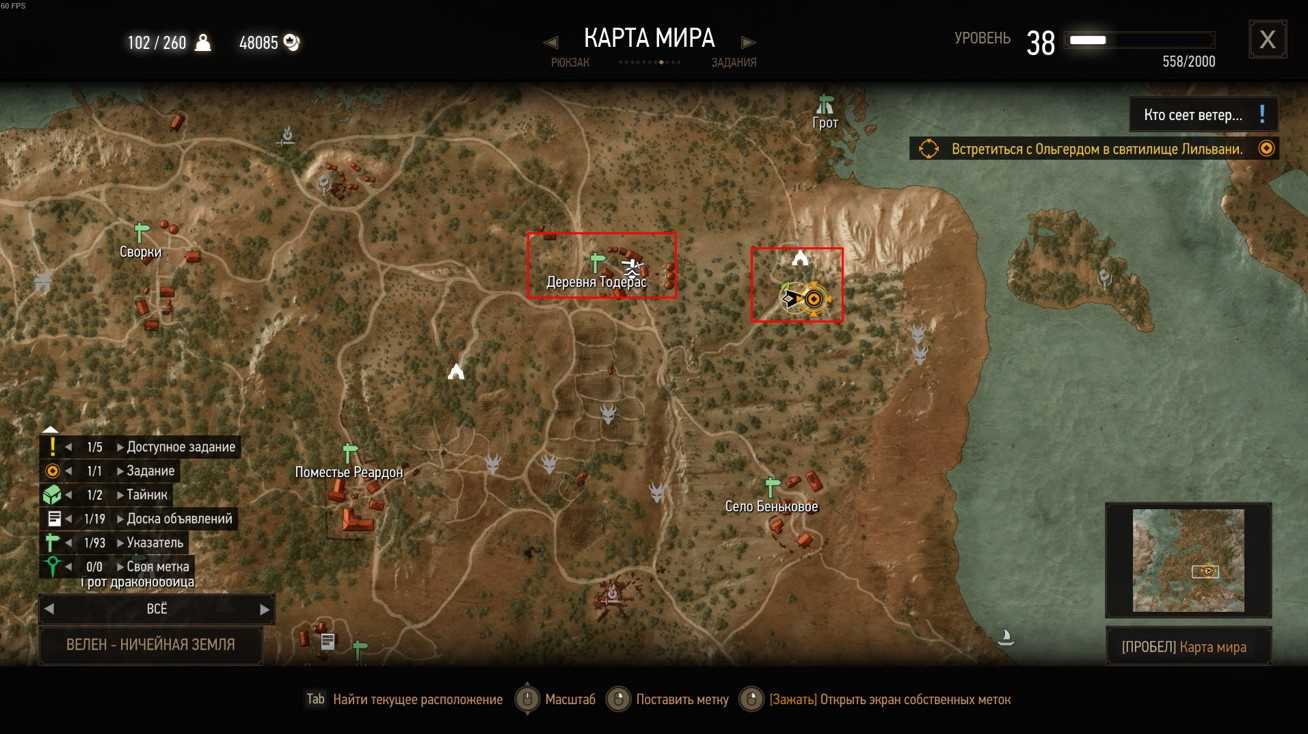Choose the Указатель legend filter
This screenshot has width=1308, height=734.
click(x=155, y=543)
